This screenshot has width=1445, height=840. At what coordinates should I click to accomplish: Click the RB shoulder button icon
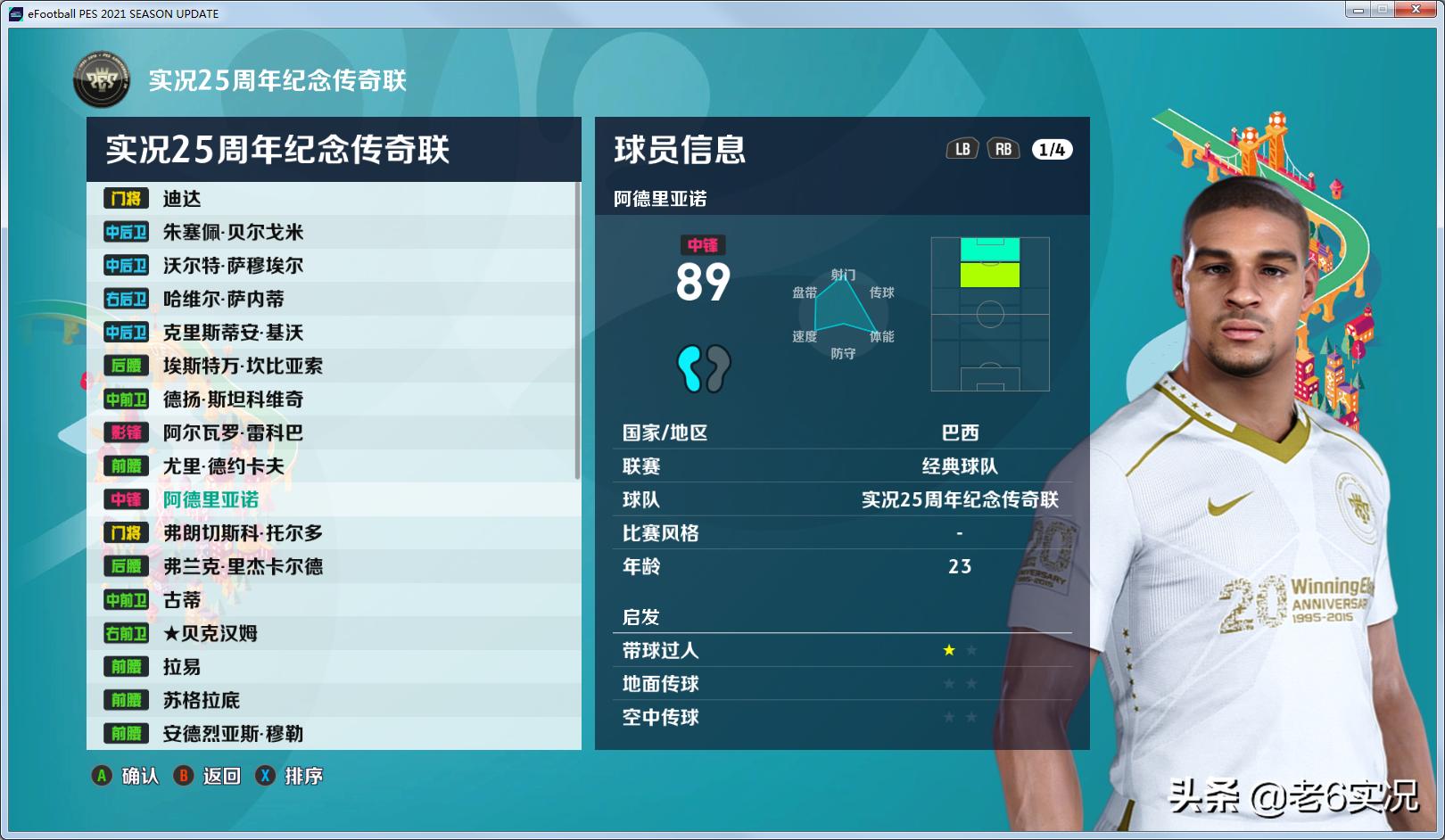tap(1003, 149)
